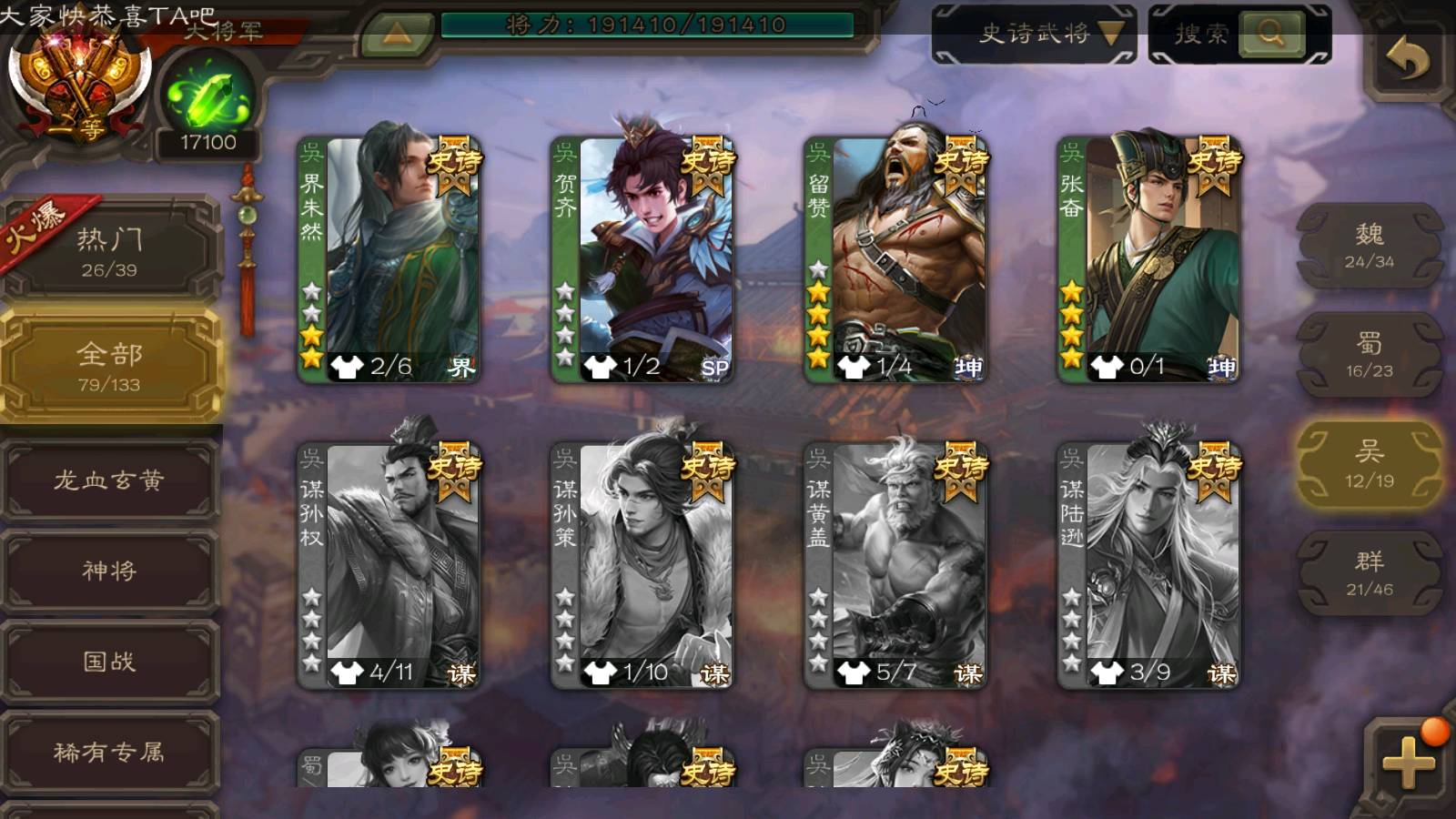Screen dimensions: 1456x819
Task: Switch to the 全部 category tab
Action: click(x=109, y=366)
